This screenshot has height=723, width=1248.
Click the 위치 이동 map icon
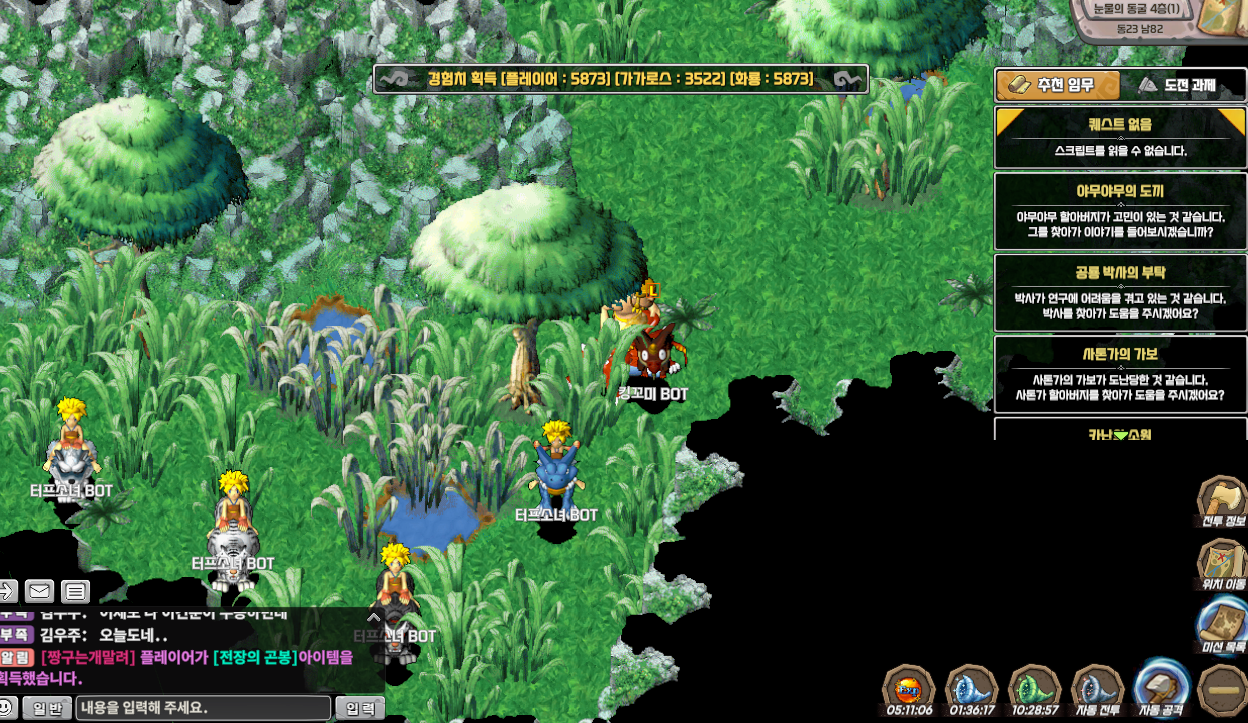[1221, 562]
